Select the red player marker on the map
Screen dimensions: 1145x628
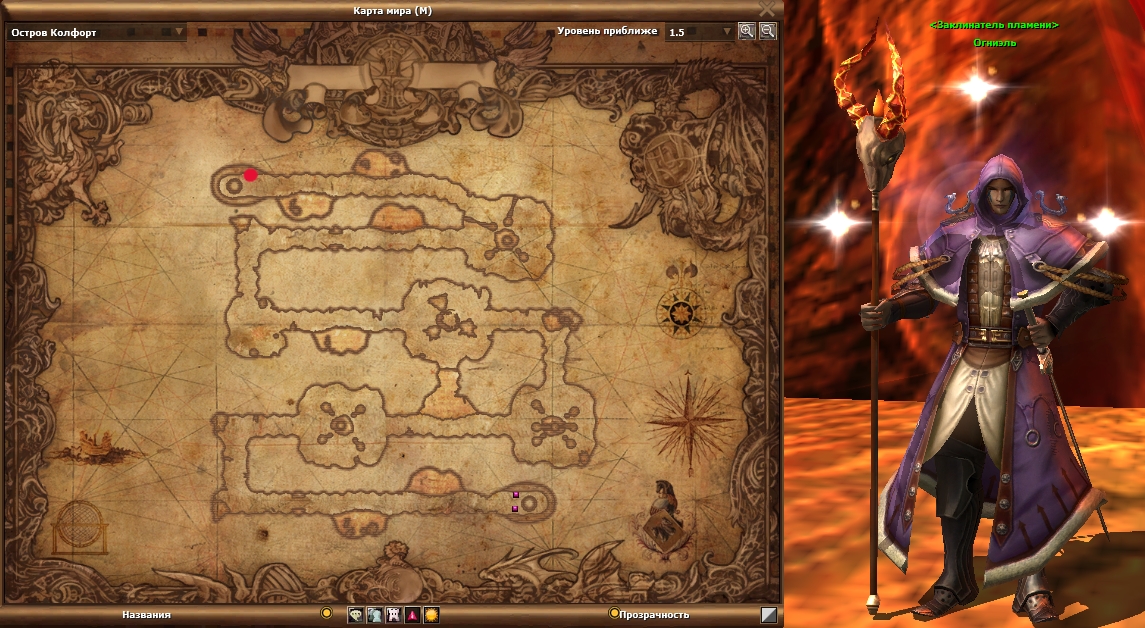pyautogui.click(x=250, y=174)
